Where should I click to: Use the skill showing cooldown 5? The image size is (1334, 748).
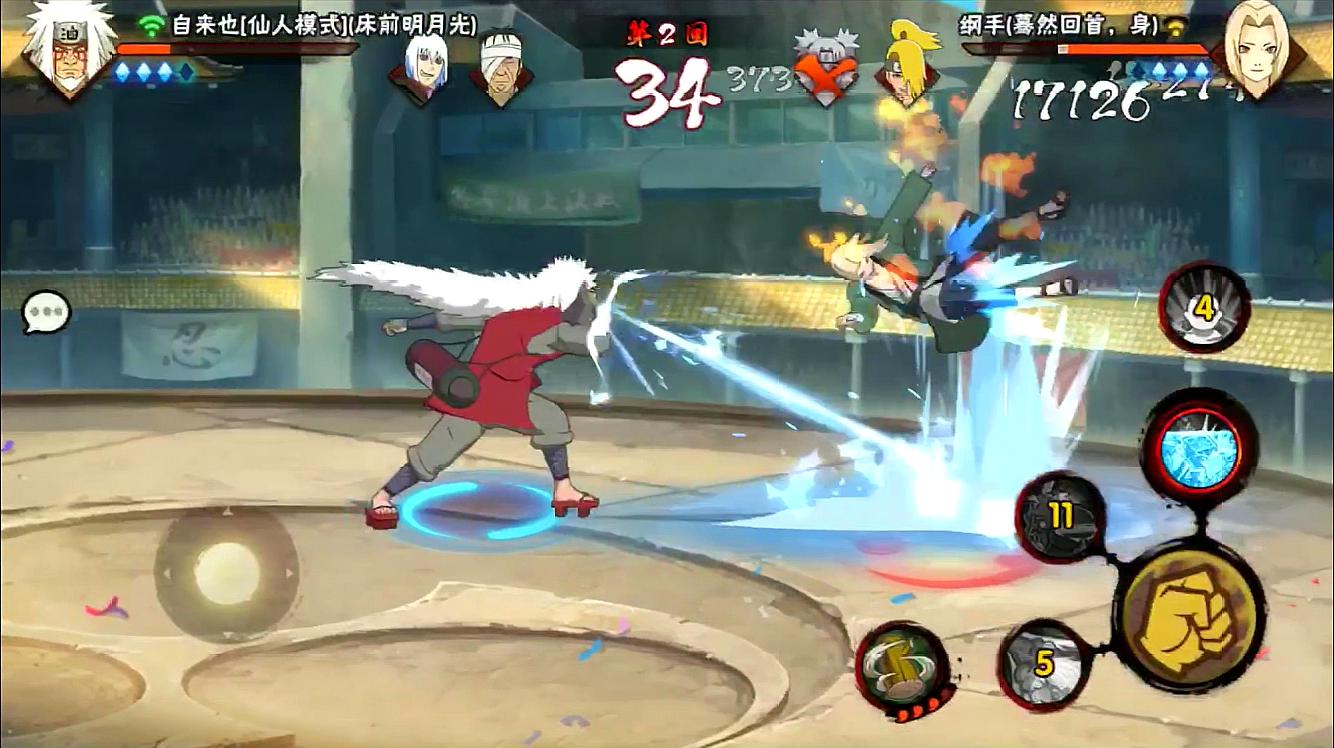1044,663
